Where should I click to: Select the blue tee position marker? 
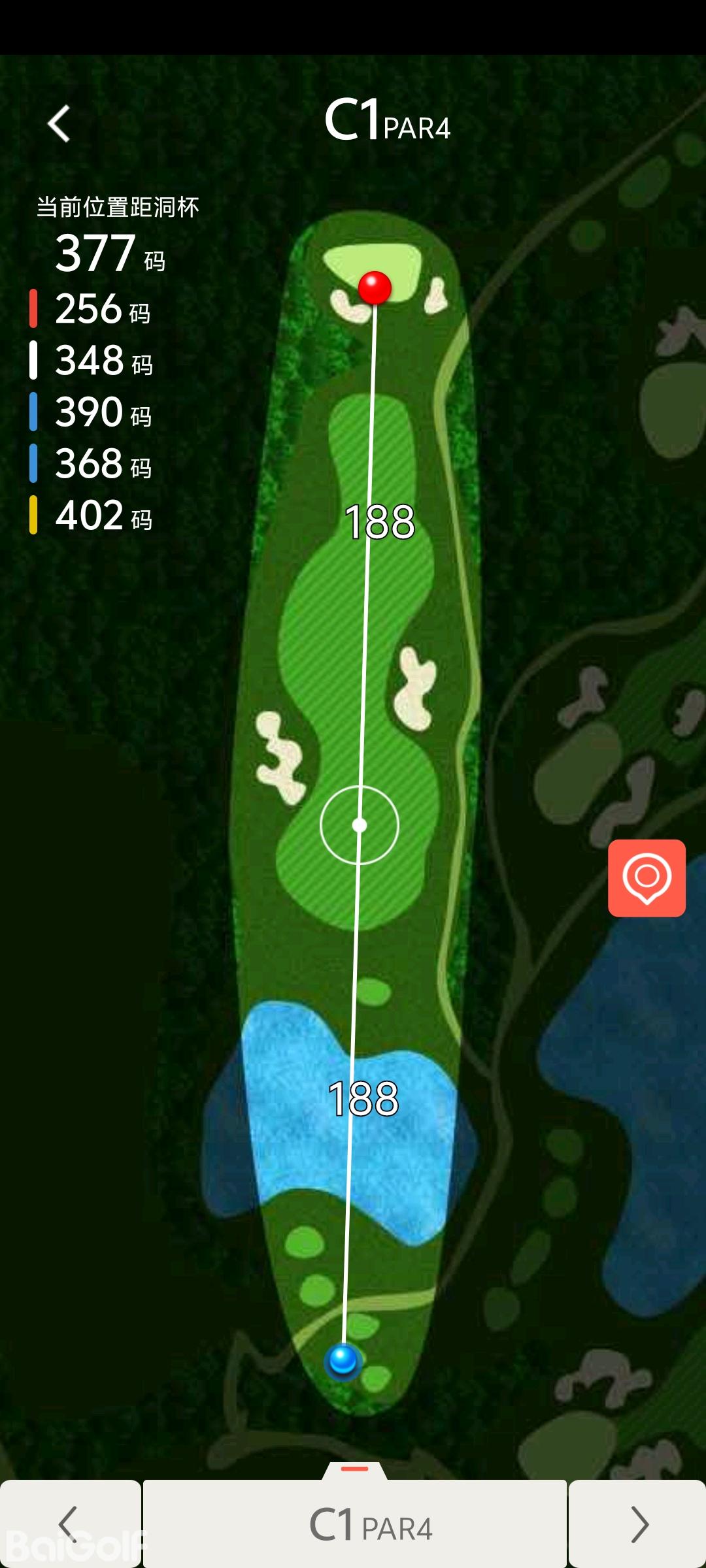click(x=343, y=1361)
